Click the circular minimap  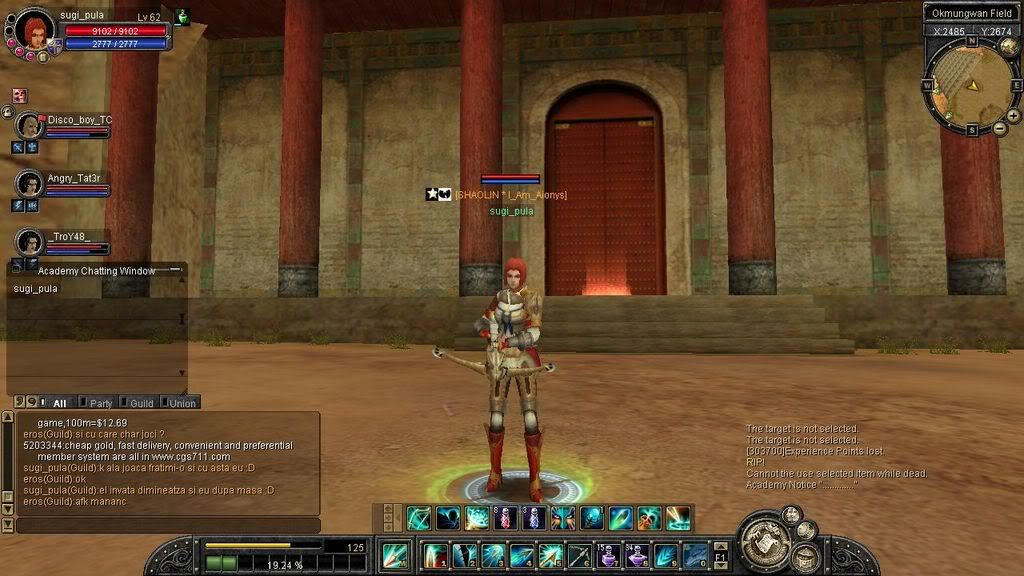click(970, 85)
